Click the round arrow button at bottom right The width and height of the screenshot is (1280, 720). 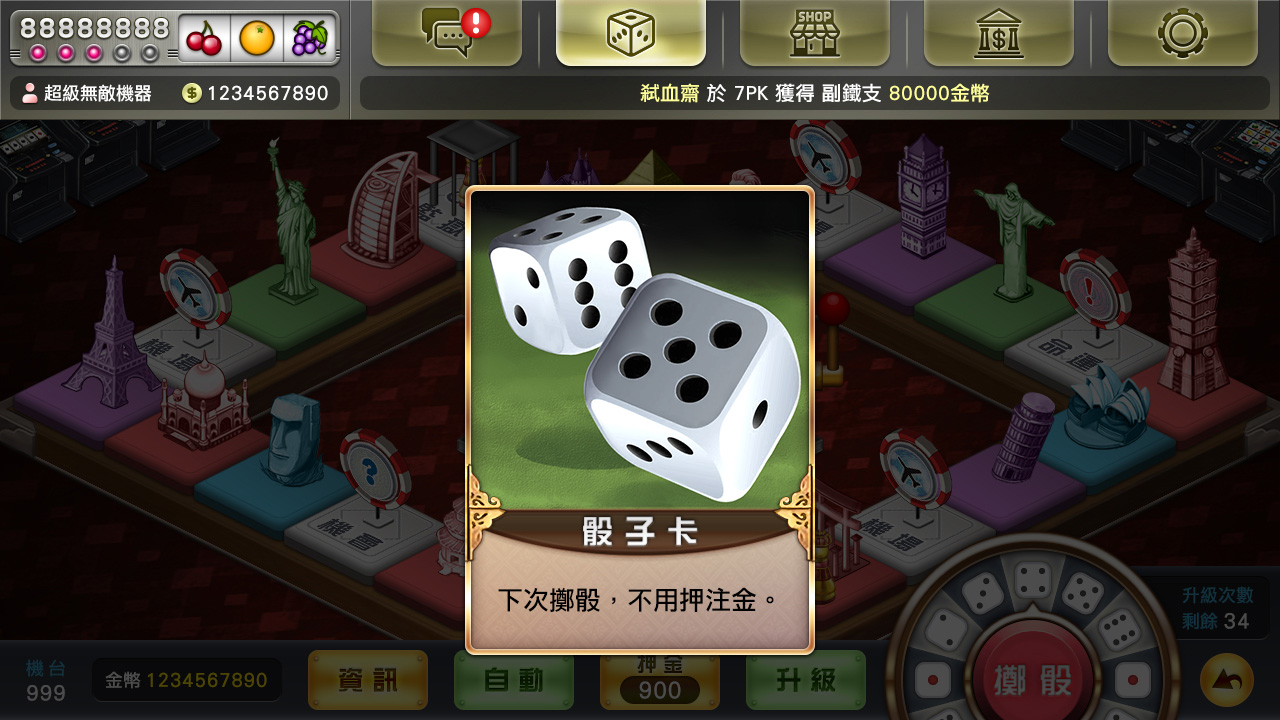1226,680
